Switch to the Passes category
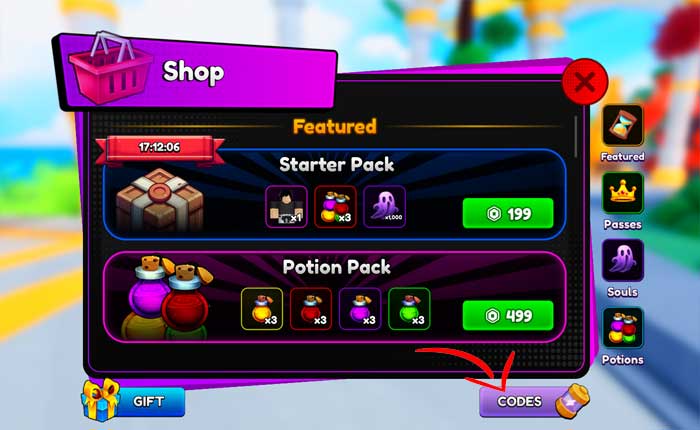This screenshot has width=700, height=430. pos(622,194)
